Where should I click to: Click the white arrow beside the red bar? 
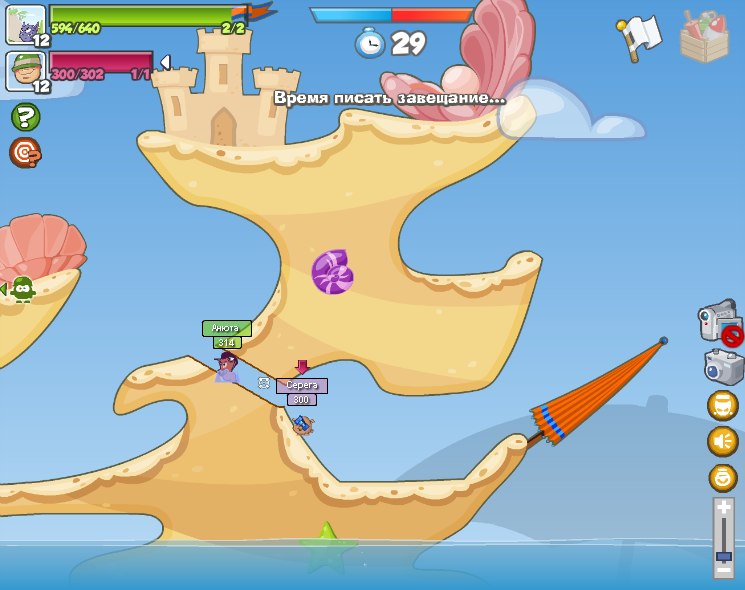click(165, 62)
